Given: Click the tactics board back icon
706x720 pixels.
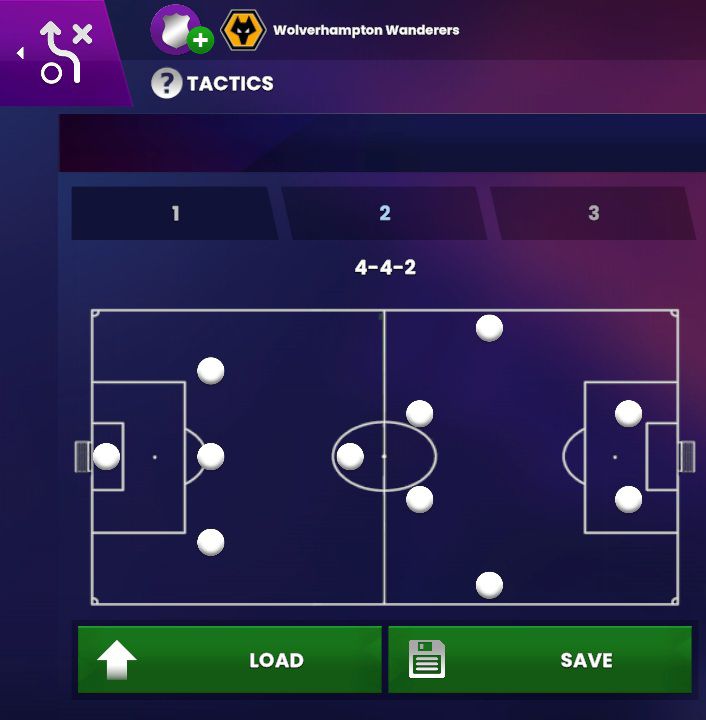Looking at the screenshot, I should (58, 52).
